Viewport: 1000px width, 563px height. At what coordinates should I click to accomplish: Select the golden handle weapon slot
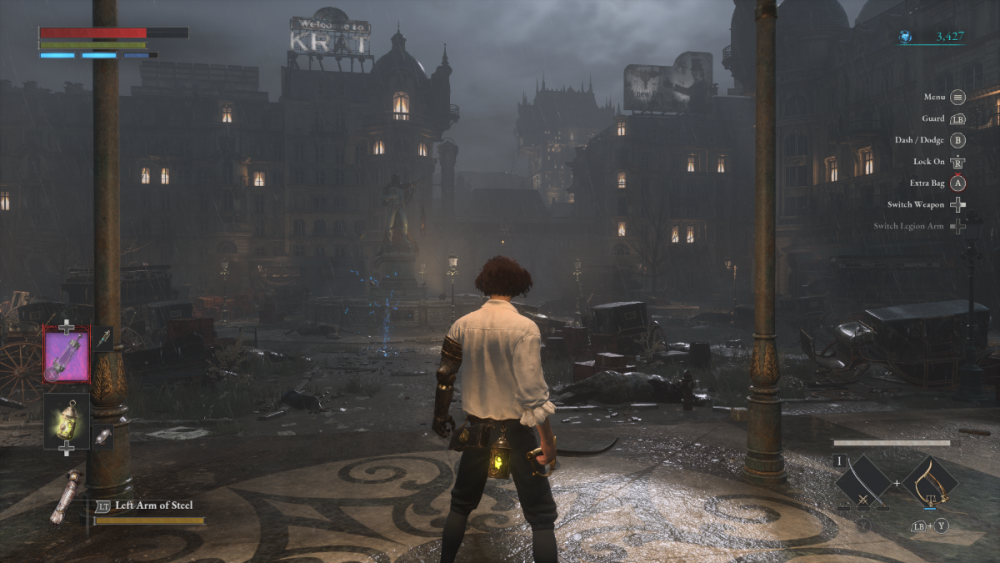pos(929,482)
